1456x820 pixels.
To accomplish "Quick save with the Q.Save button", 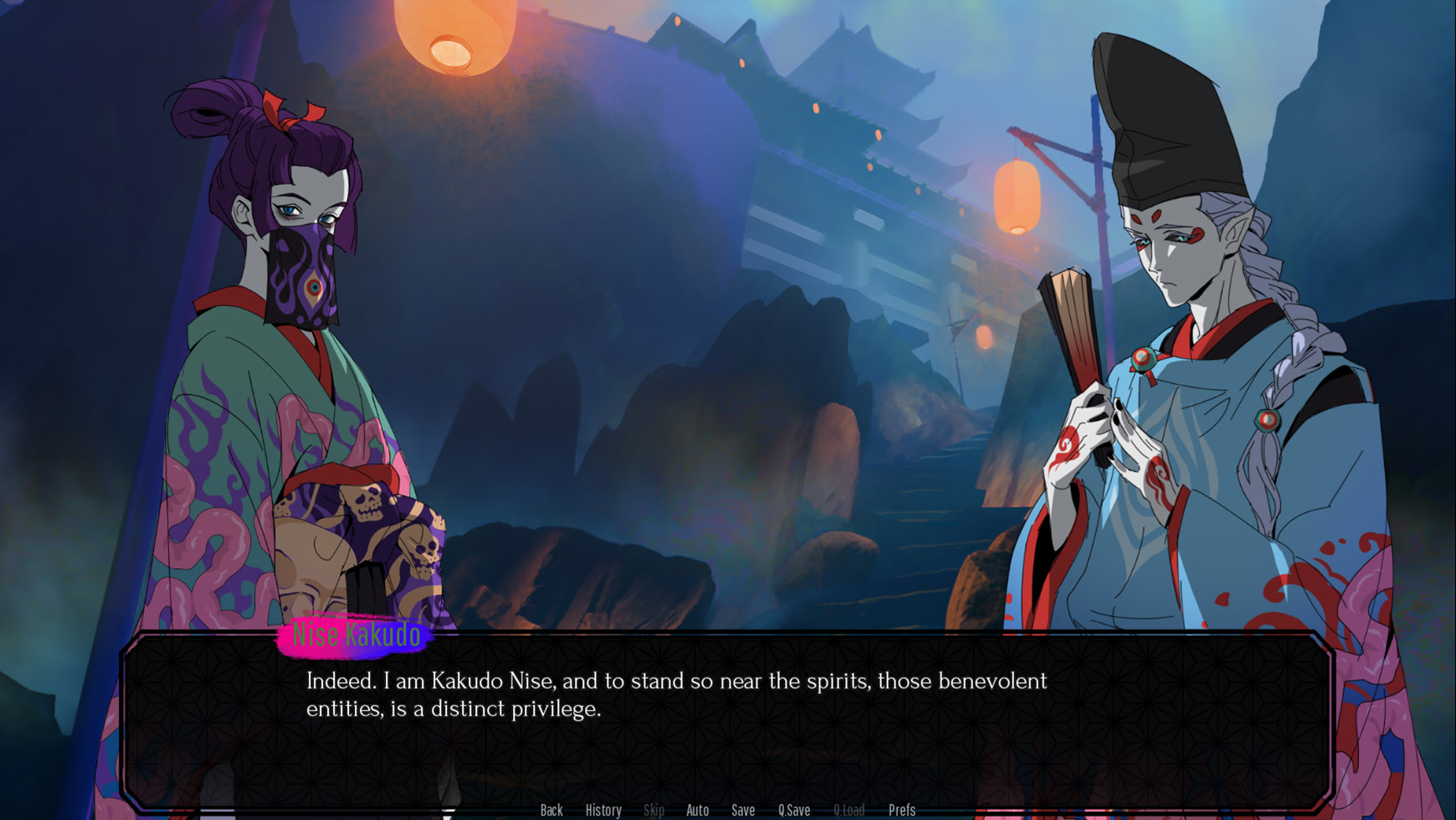I will 794,810.
